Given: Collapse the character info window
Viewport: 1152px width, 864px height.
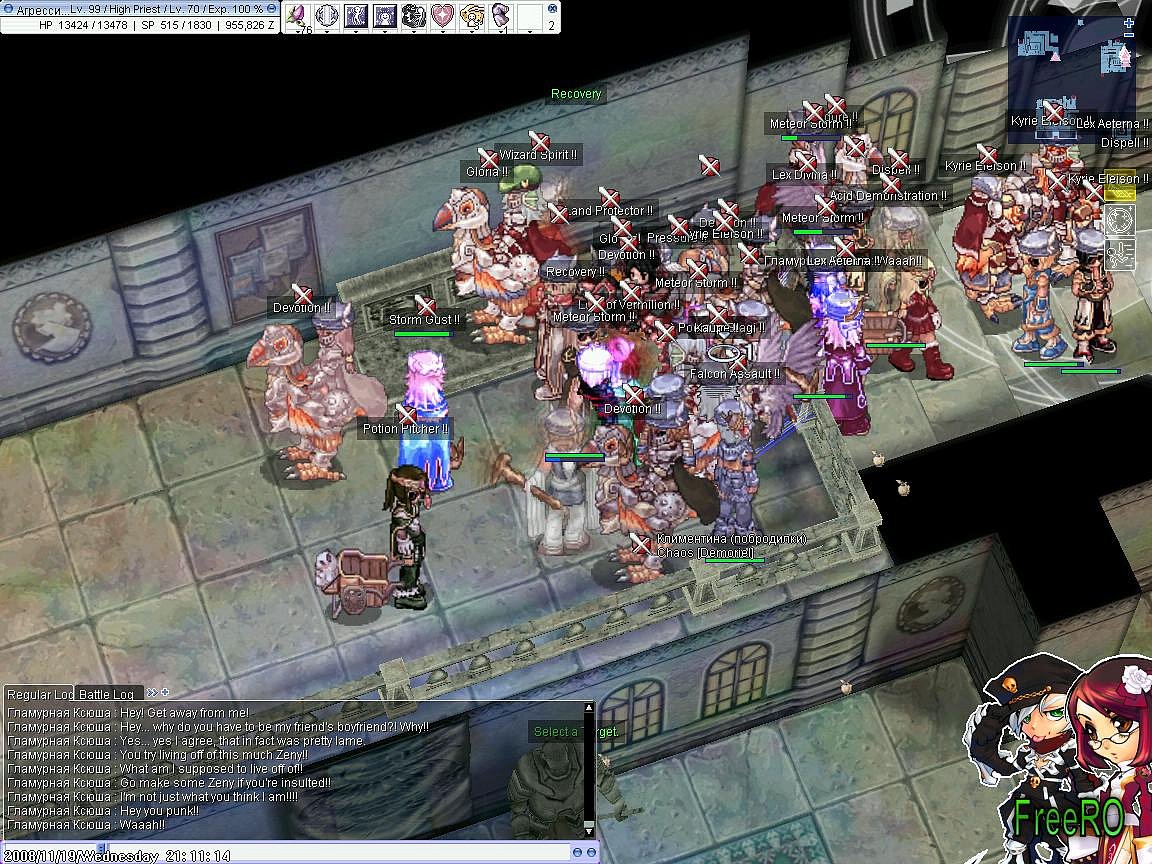Looking at the screenshot, I should click(271, 9).
